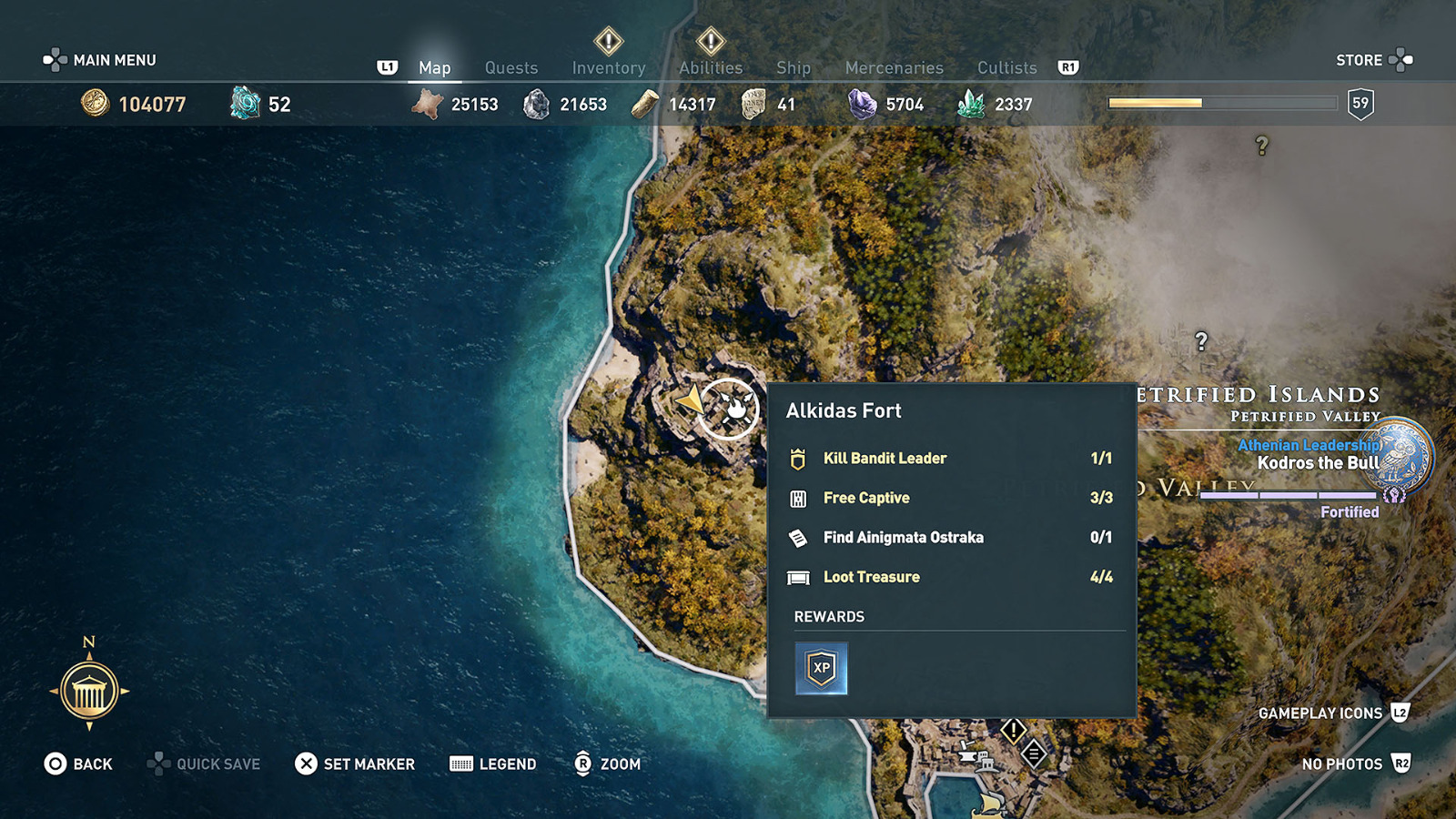The image size is (1456, 819).
Task: Click the leather resource icon
Action: pos(428,103)
